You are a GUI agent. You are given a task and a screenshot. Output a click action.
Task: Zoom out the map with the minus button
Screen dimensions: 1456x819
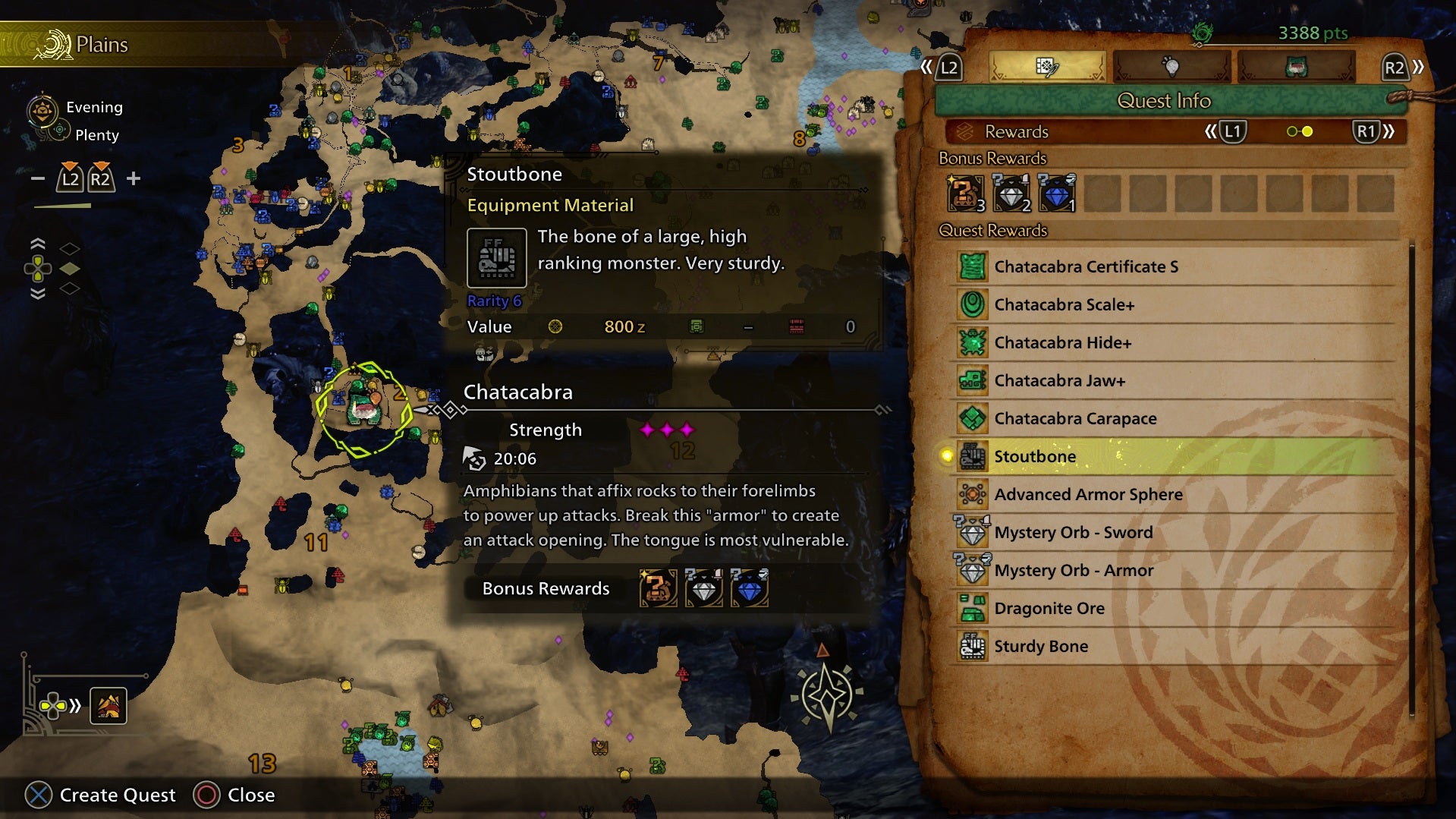pyautogui.click(x=38, y=178)
